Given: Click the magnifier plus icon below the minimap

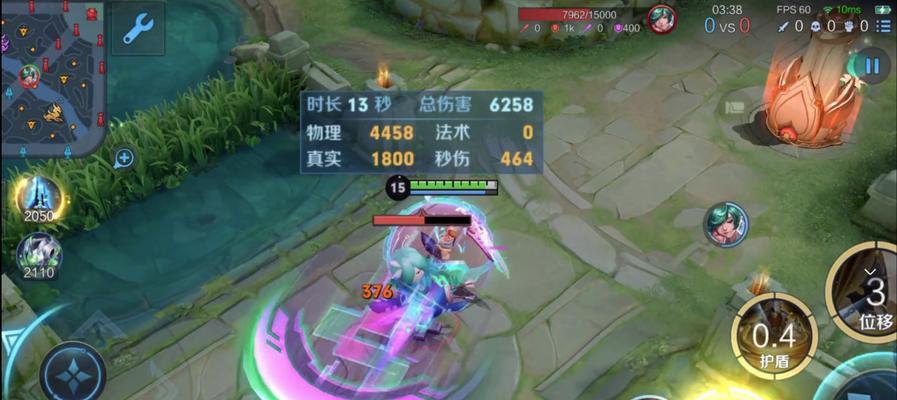Looking at the screenshot, I should point(124,157).
